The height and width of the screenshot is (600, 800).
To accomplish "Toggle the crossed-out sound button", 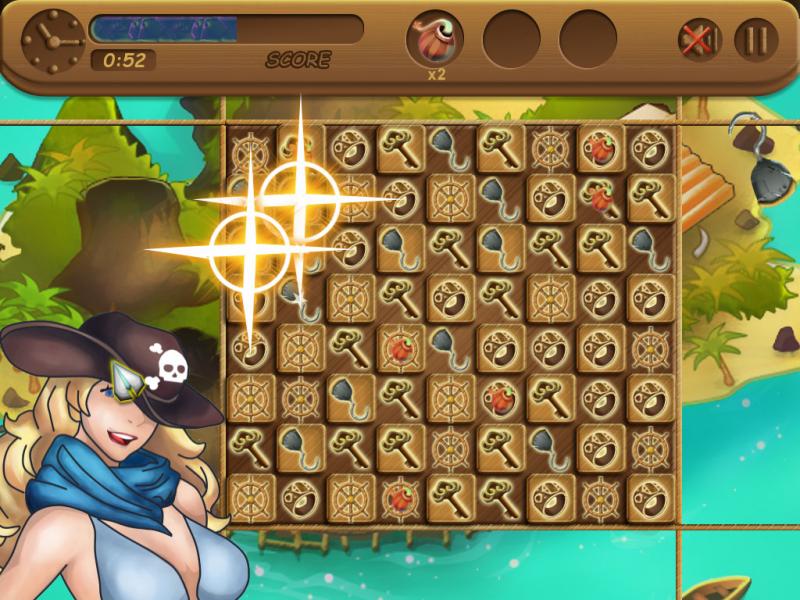I will pos(699,40).
